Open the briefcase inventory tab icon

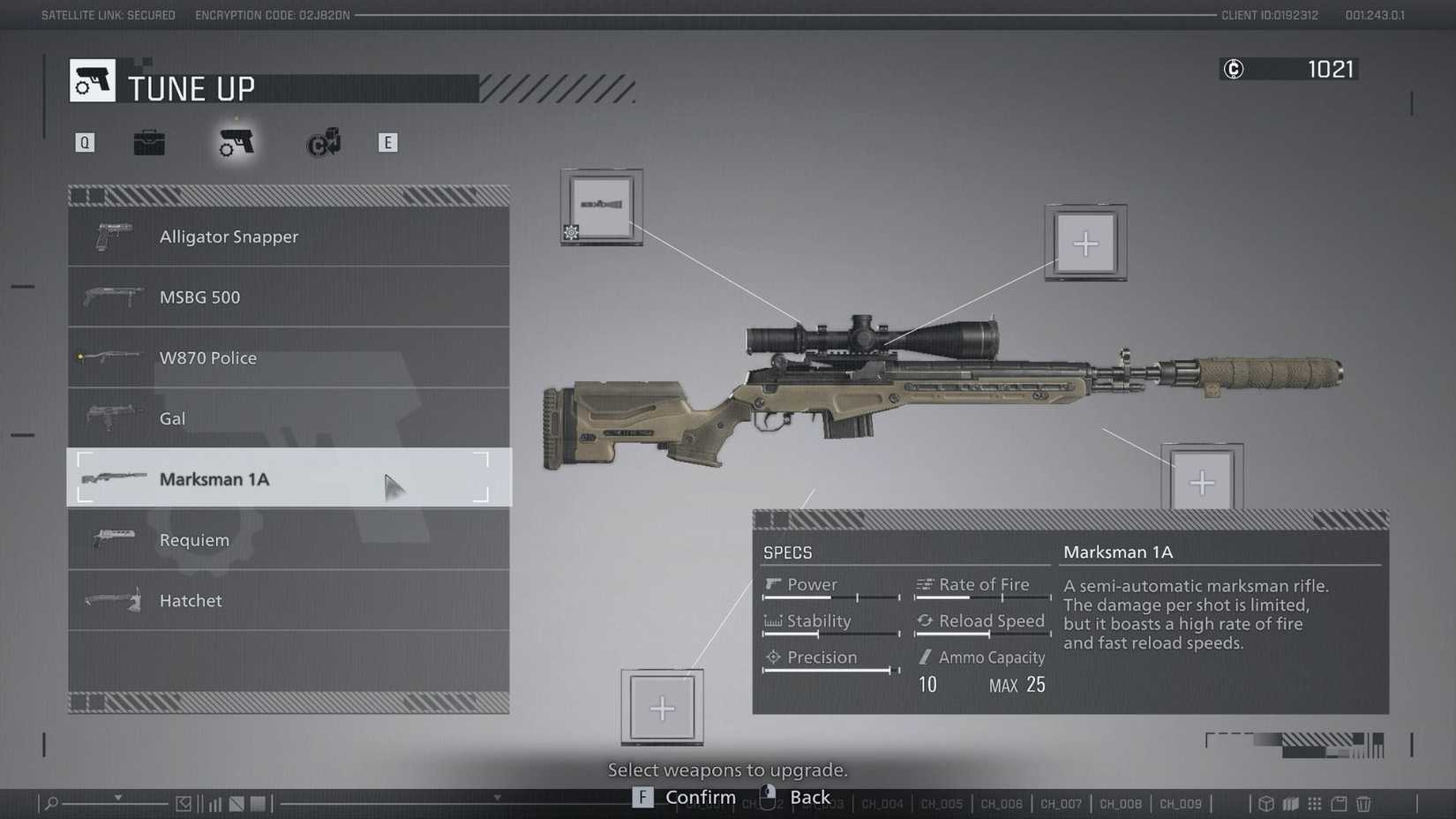coord(149,142)
